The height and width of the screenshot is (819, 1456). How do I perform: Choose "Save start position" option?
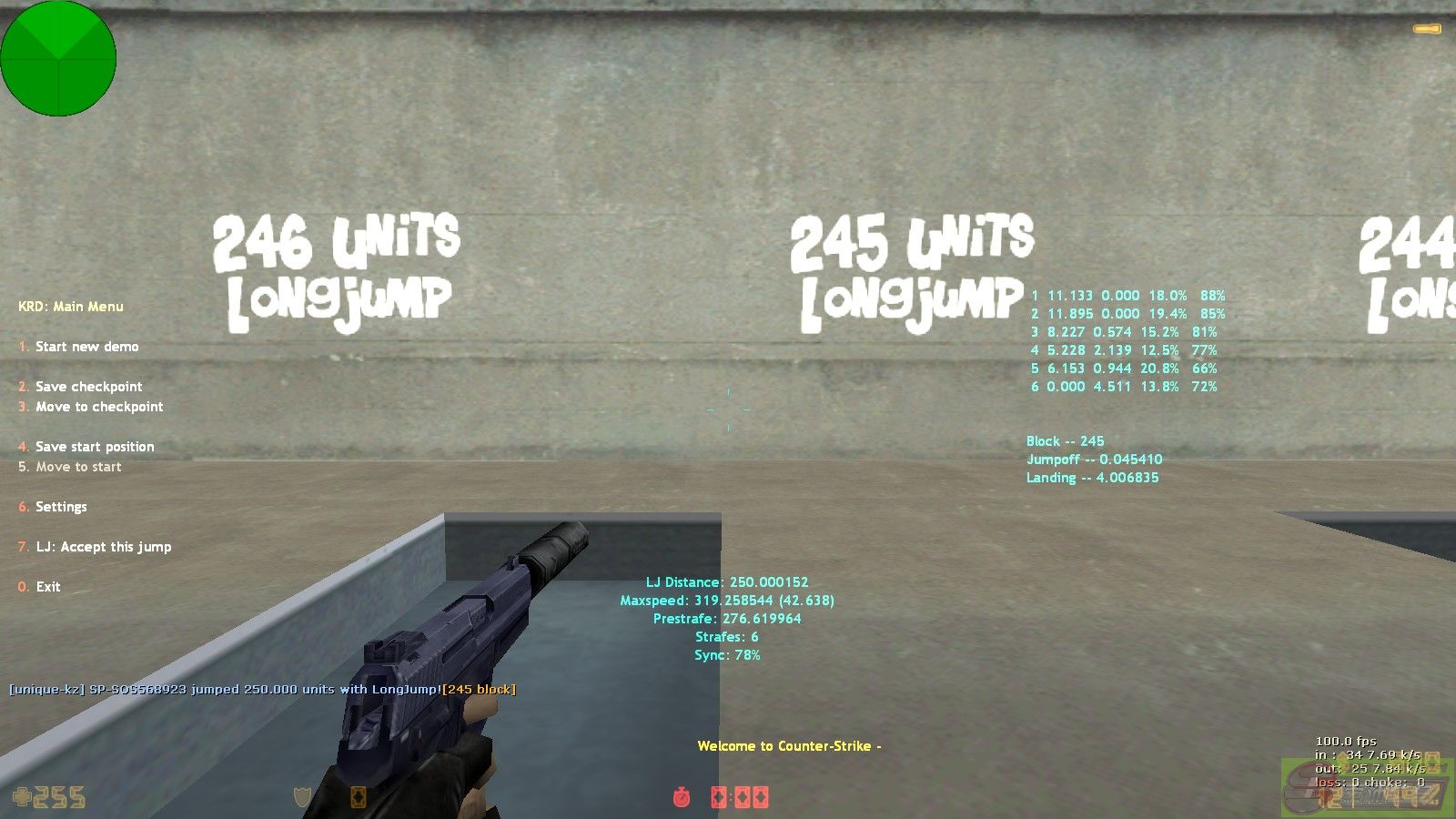[95, 447]
